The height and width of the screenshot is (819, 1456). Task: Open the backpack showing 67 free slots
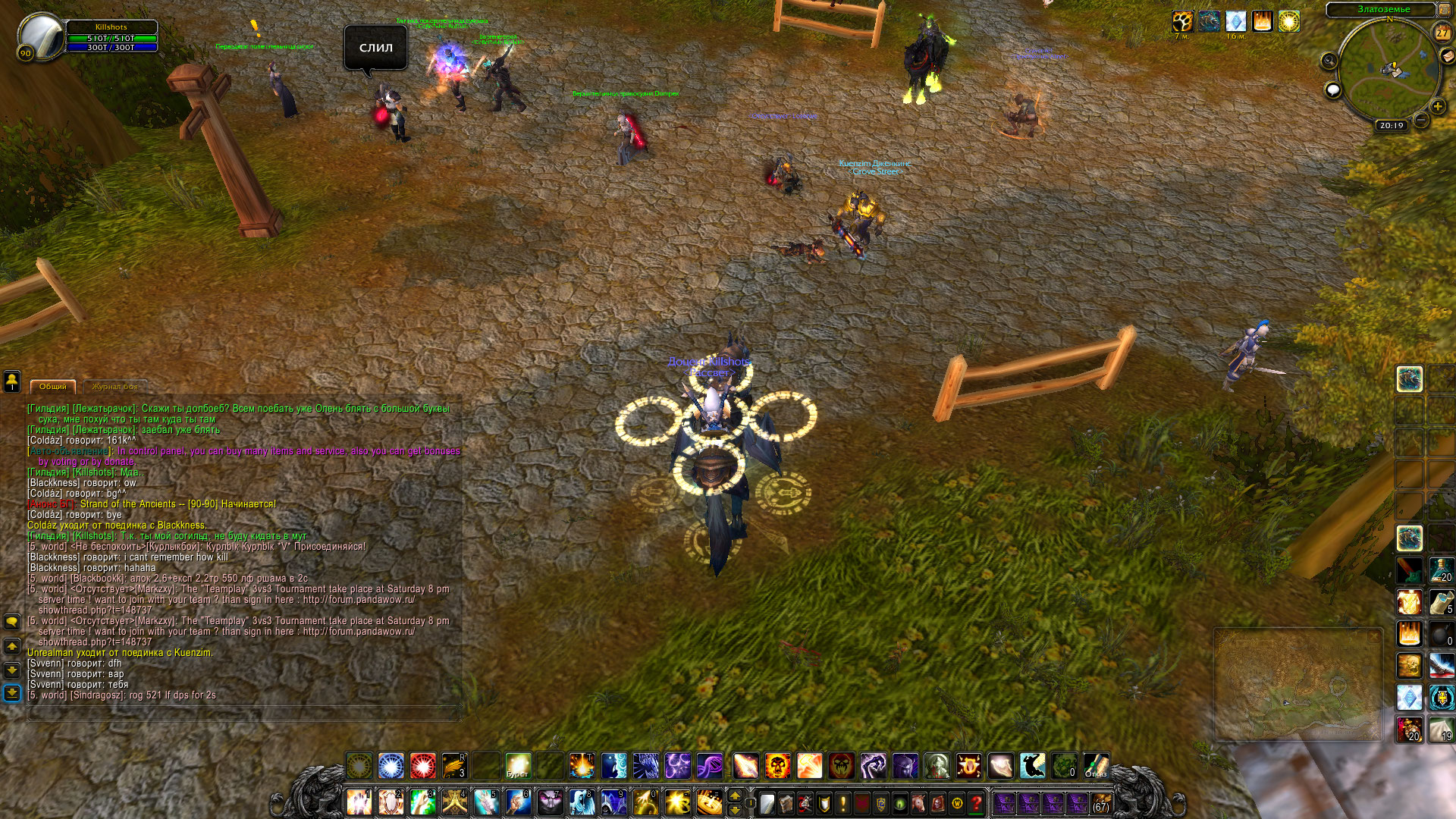tap(1101, 803)
